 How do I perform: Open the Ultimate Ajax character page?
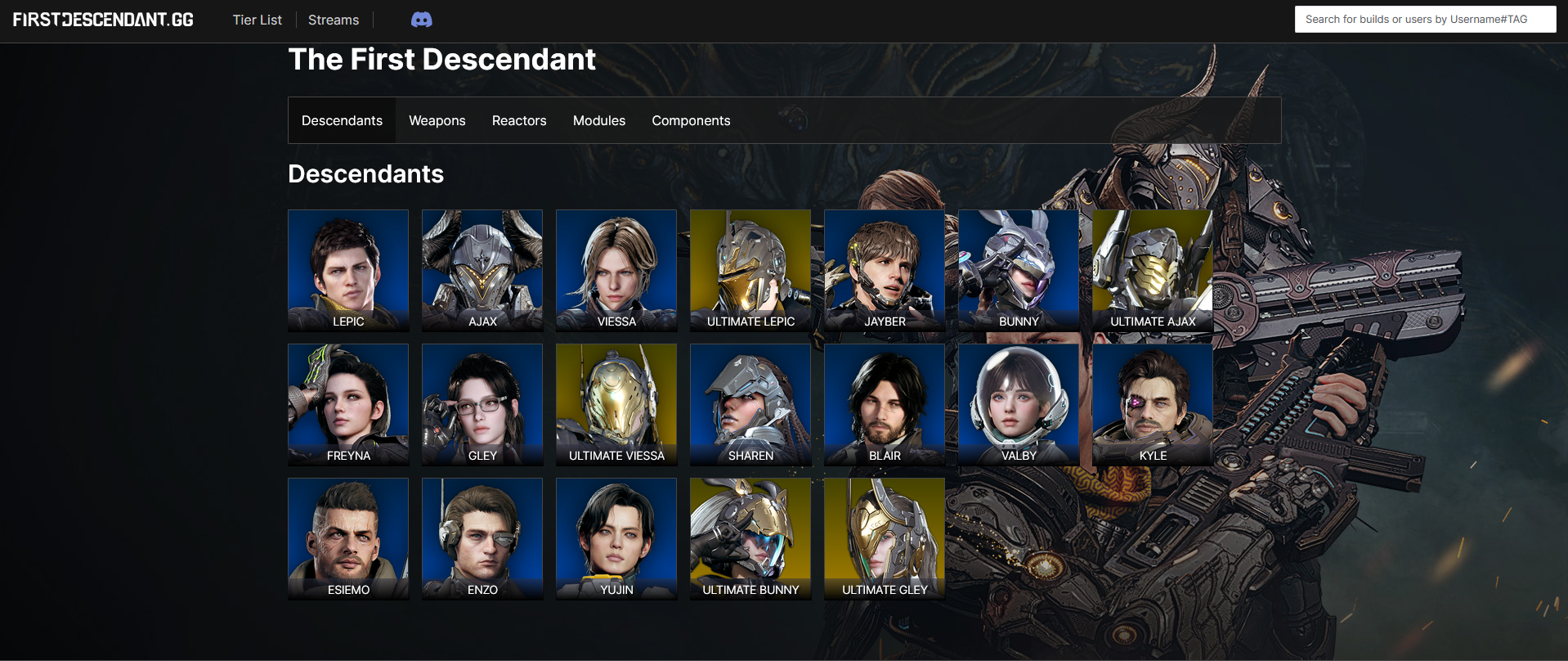coord(1152,270)
